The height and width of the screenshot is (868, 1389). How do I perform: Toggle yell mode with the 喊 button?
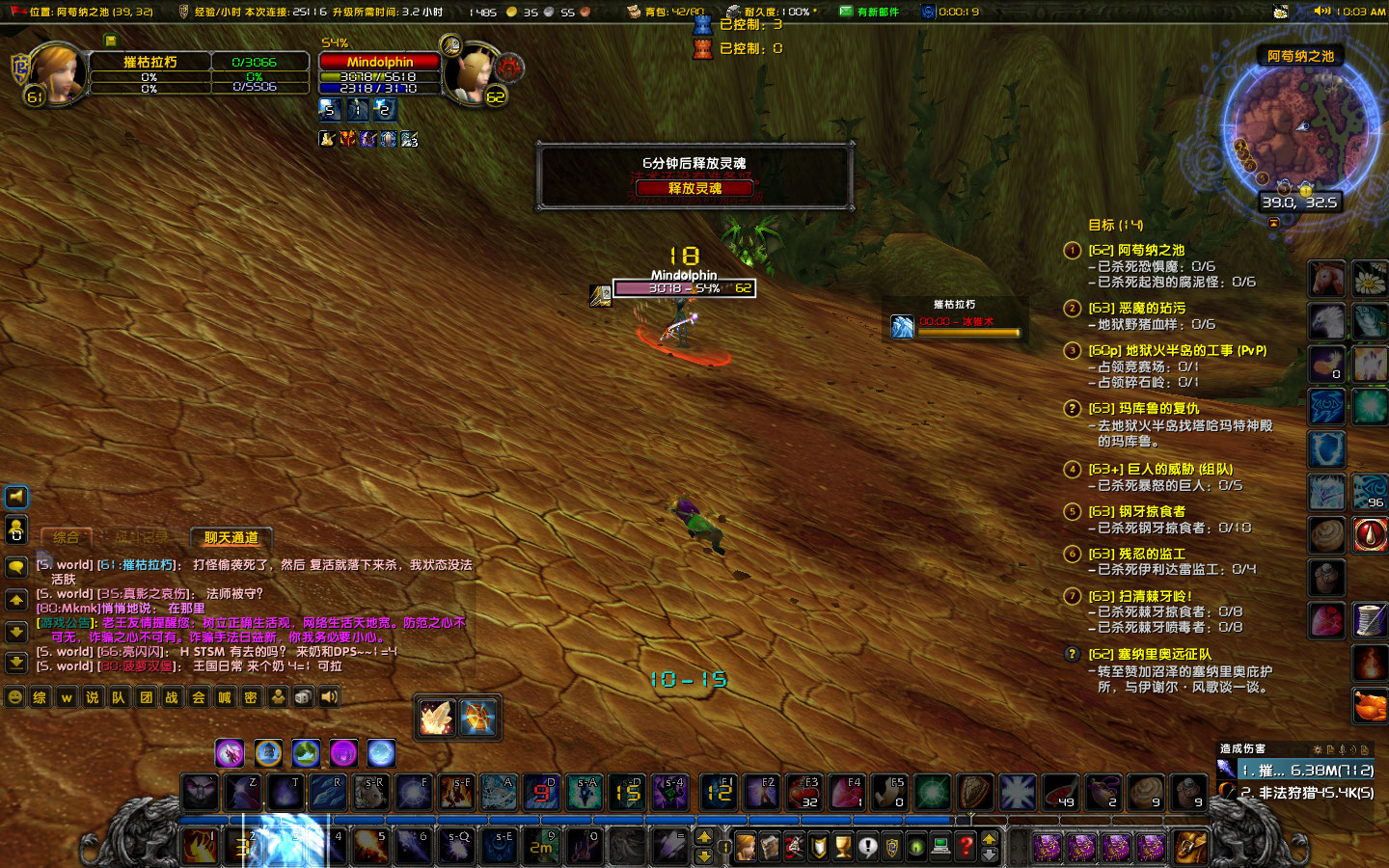tap(223, 696)
